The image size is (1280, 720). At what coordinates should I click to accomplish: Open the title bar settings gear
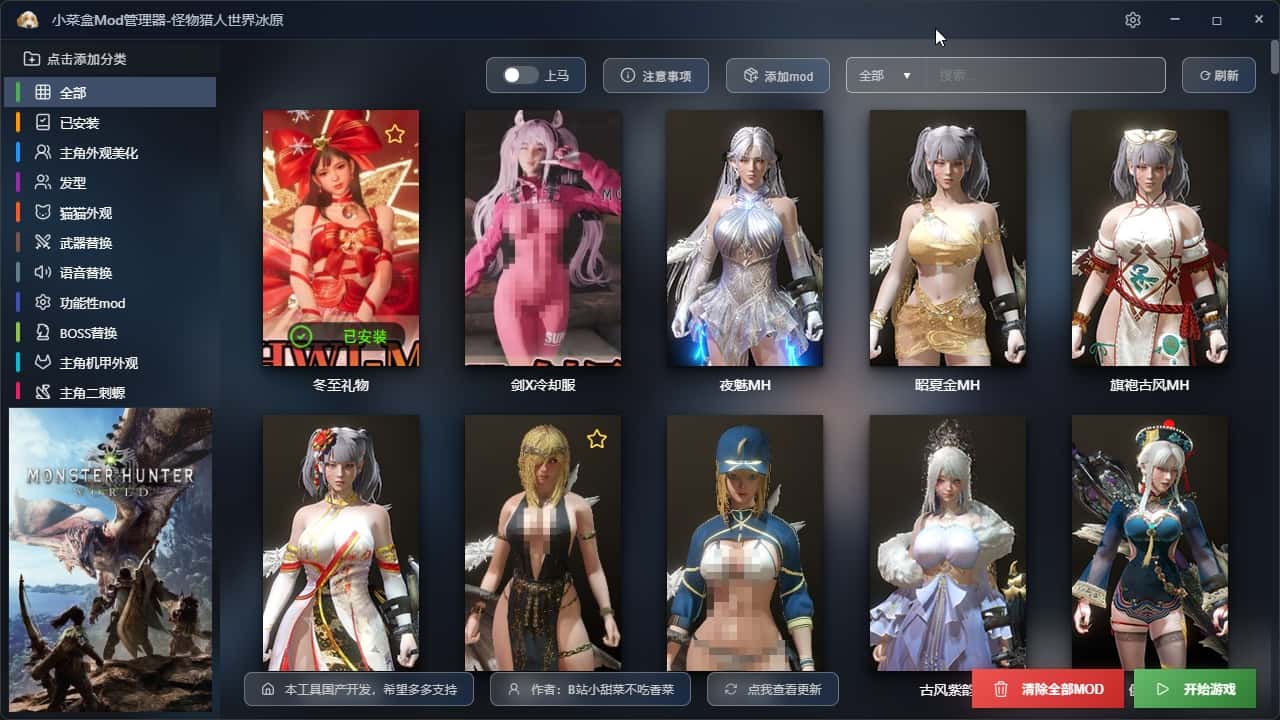pos(1133,20)
